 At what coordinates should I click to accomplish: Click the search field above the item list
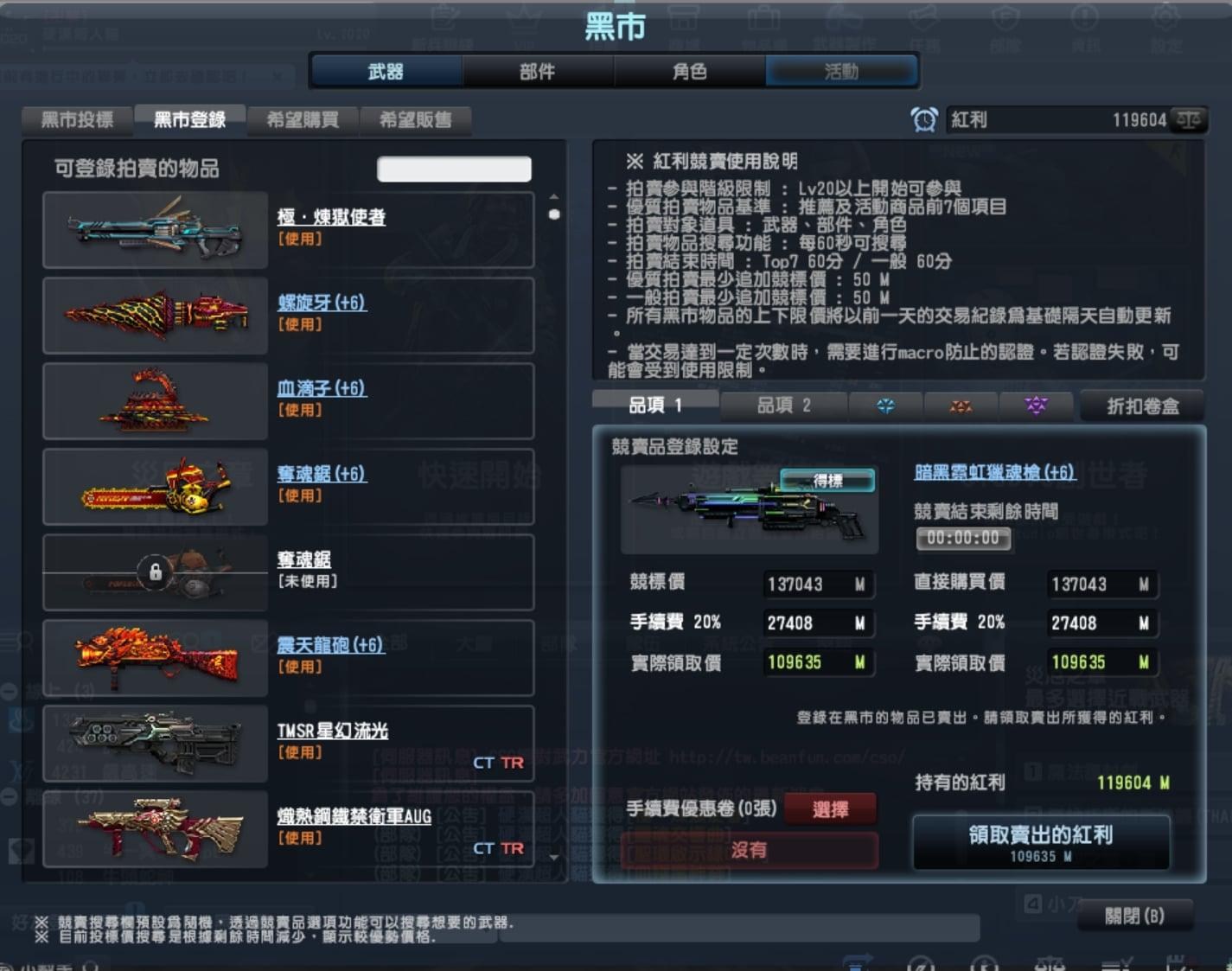point(453,168)
